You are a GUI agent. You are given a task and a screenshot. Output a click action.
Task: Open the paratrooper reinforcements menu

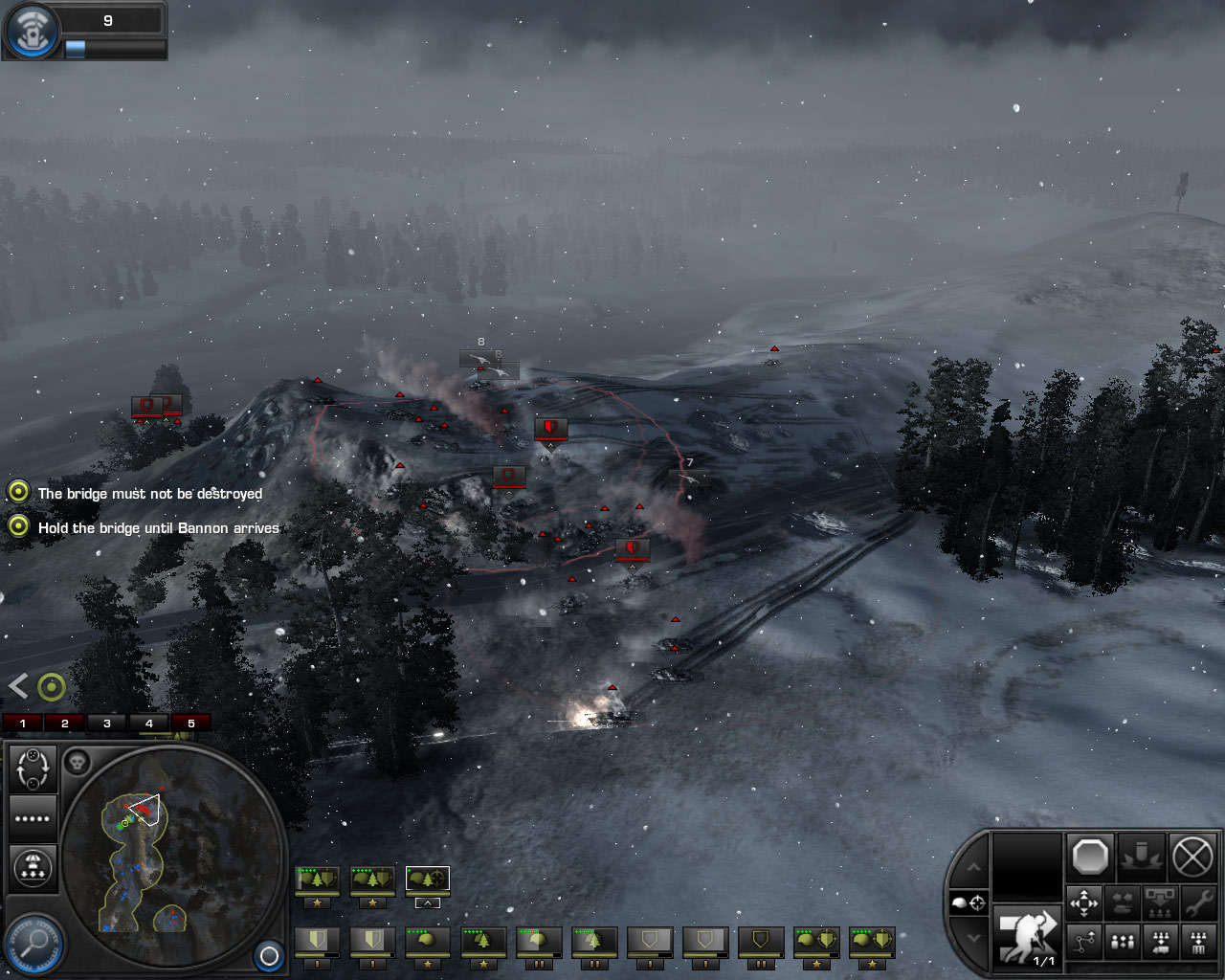pos(33,868)
